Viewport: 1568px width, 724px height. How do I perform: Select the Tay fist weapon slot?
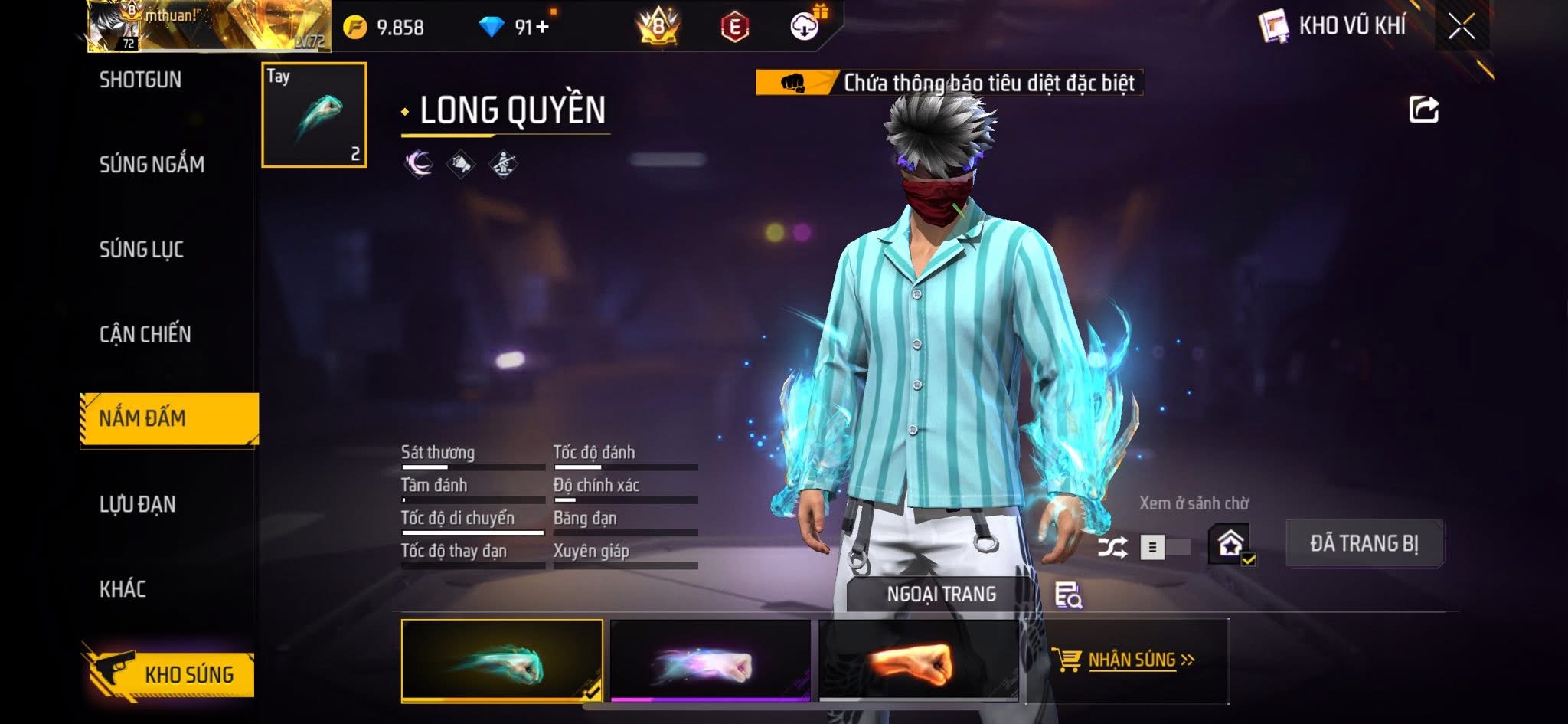click(x=314, y=115)
